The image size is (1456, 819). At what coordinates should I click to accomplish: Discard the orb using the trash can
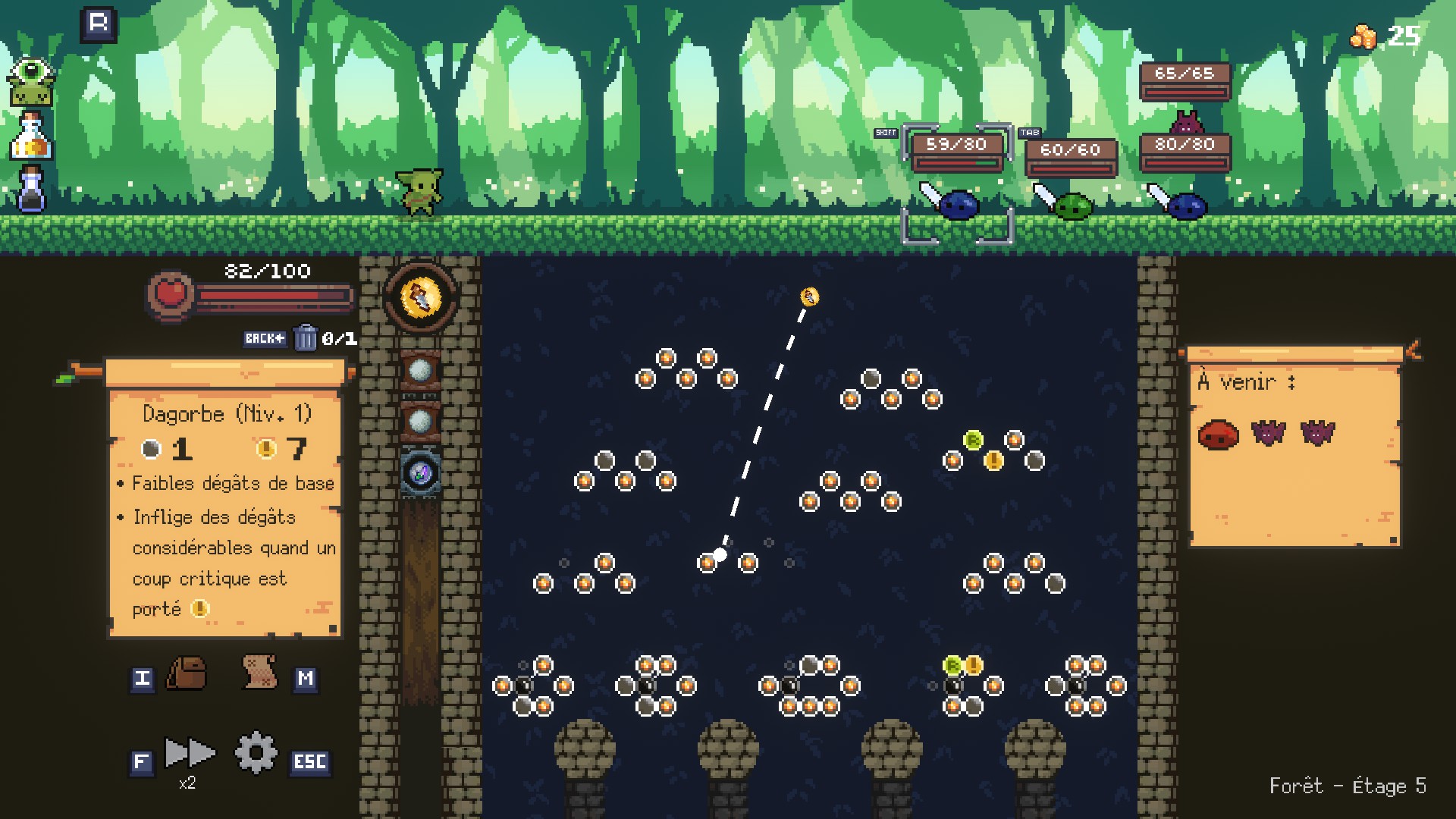pos(305,337)
